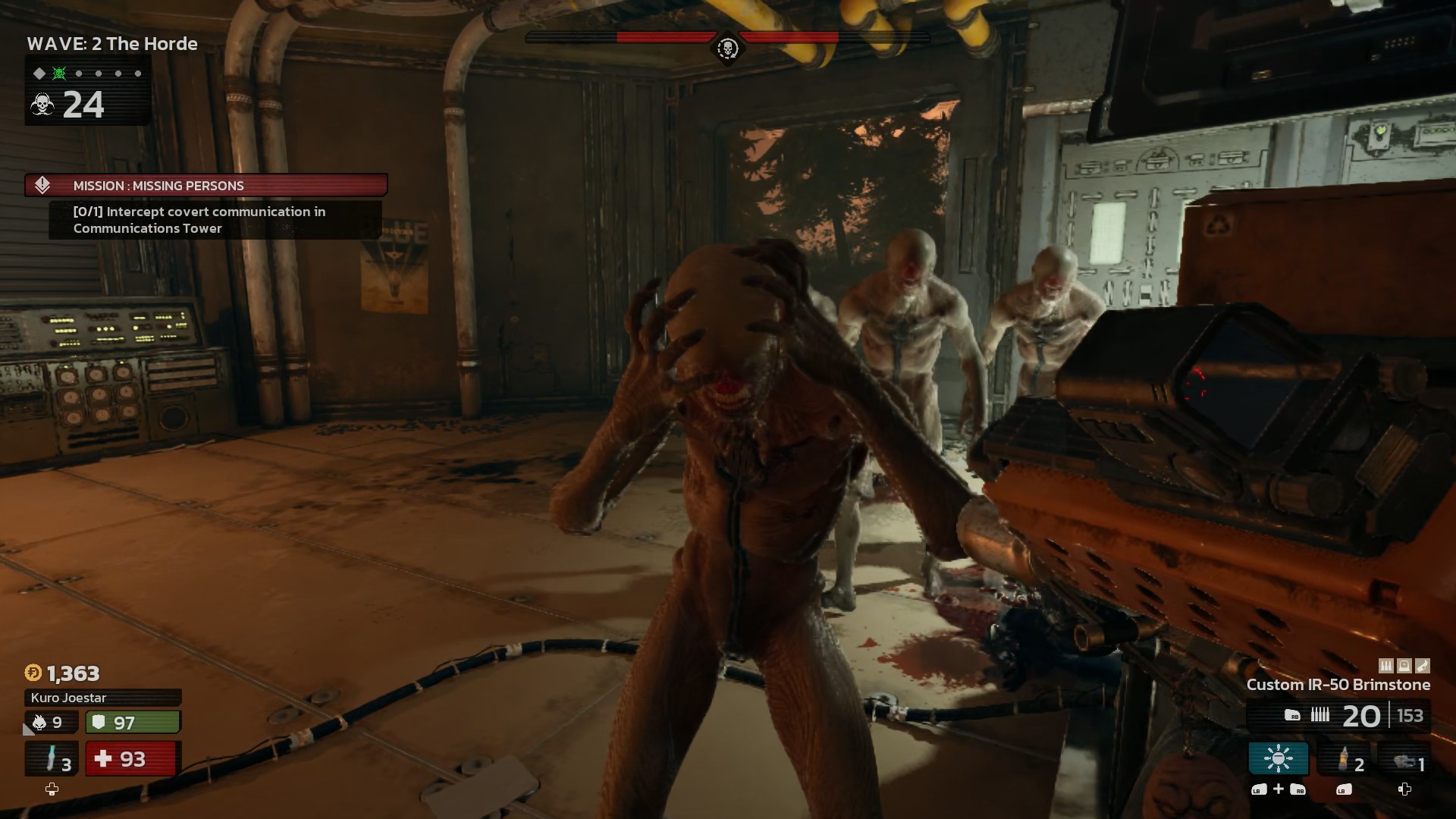Click the green skull wave progress marker
Screen dimensions: 1456x819
coord(59,74)
